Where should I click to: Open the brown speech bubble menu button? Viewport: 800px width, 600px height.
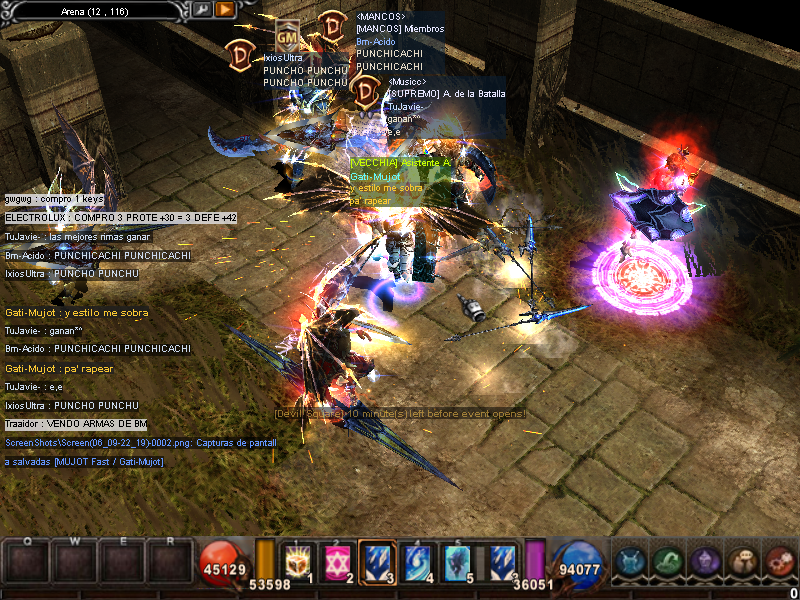coord(741,562)
